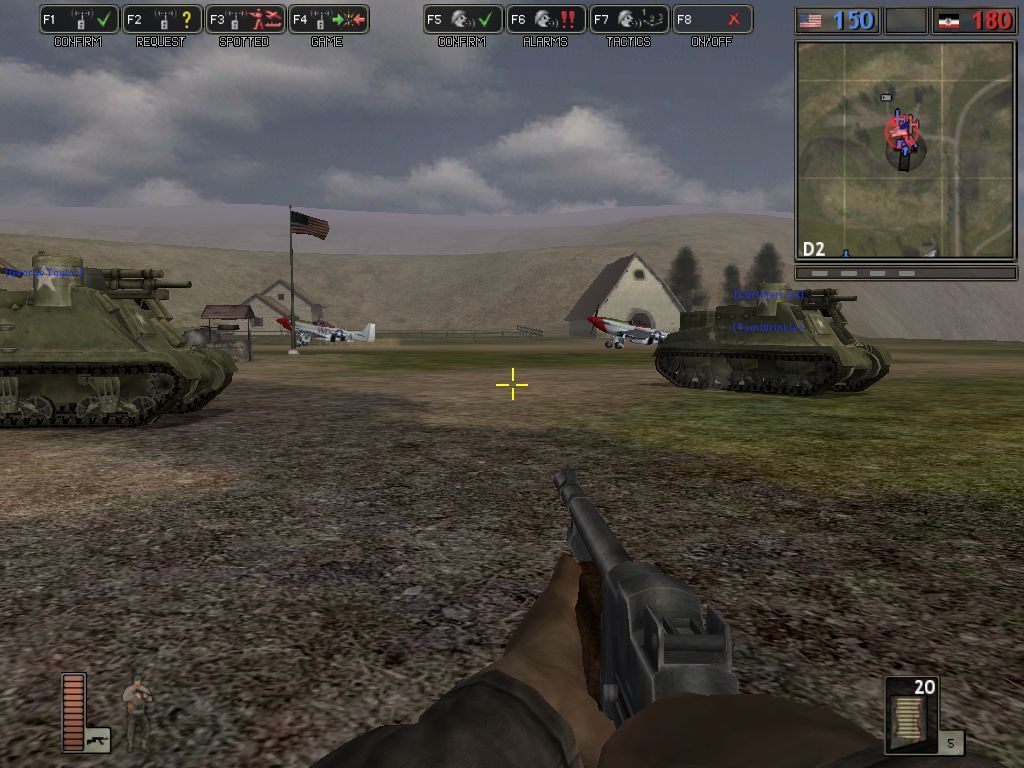Select the soldier stance icon

click(x=137, y=710)
